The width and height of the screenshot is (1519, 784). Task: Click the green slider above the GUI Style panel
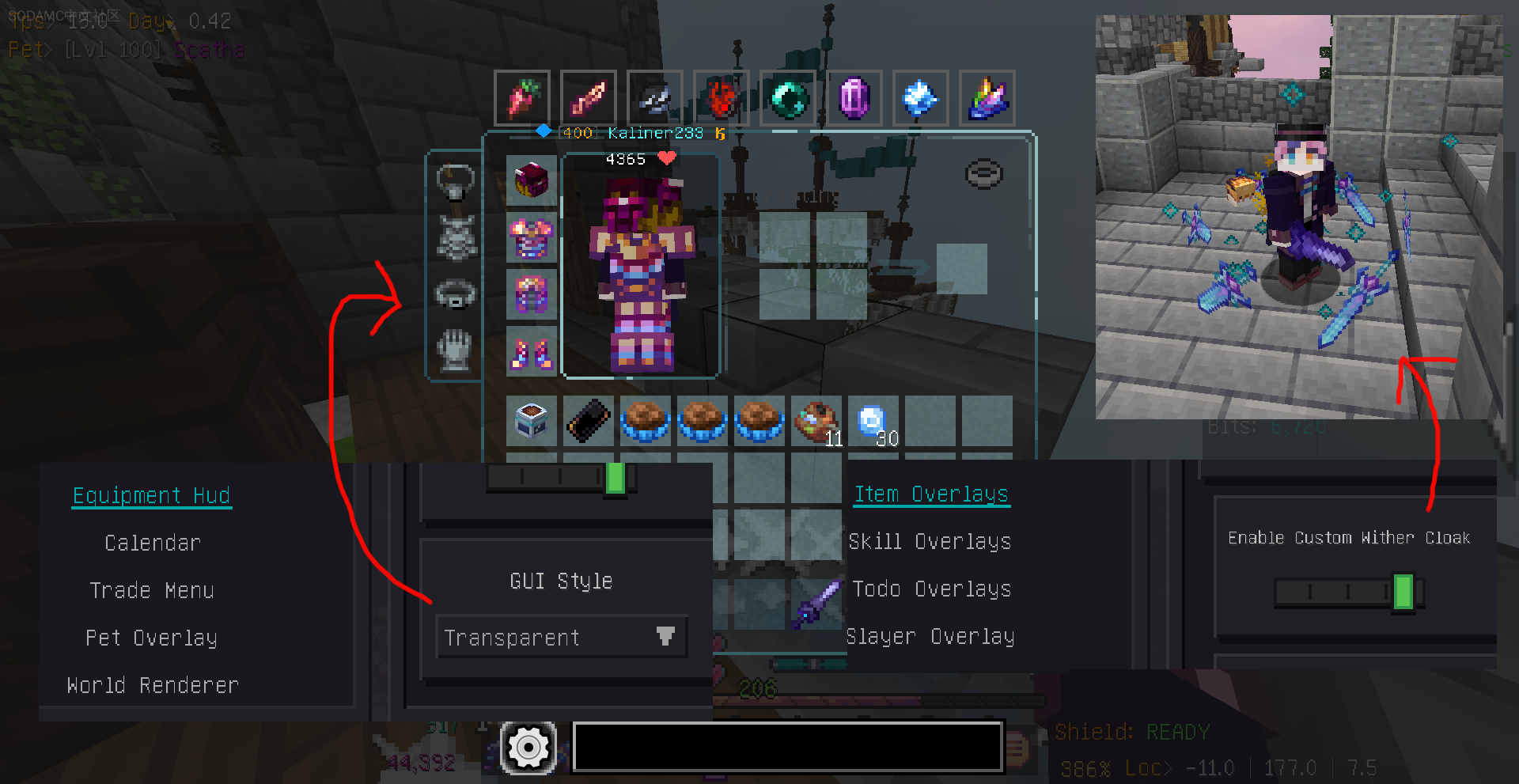(x=614, y=478)
